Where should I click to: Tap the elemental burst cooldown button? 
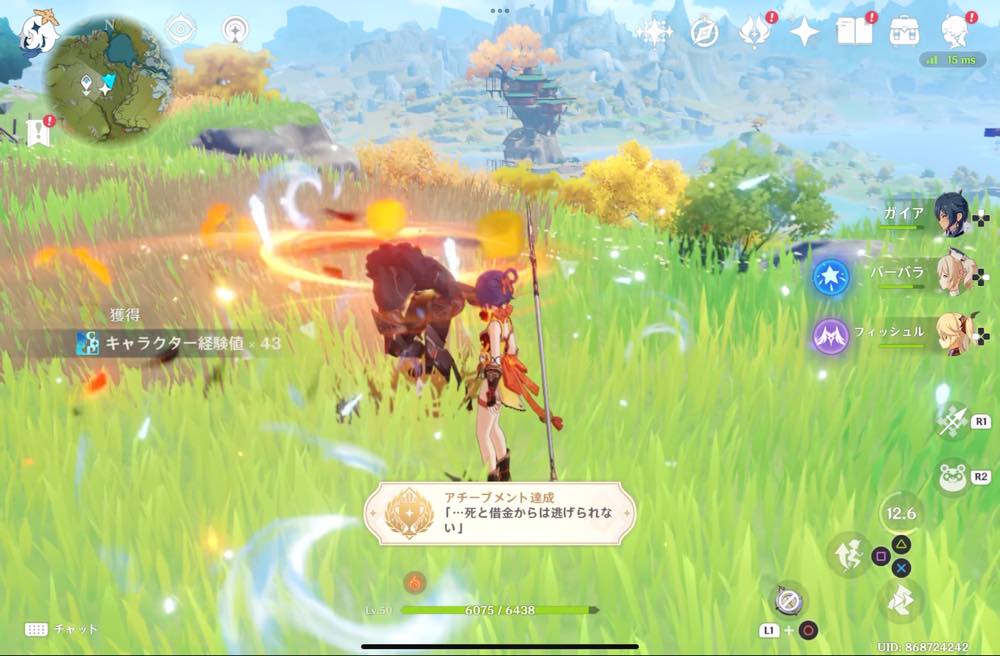(x=901, y=514)
